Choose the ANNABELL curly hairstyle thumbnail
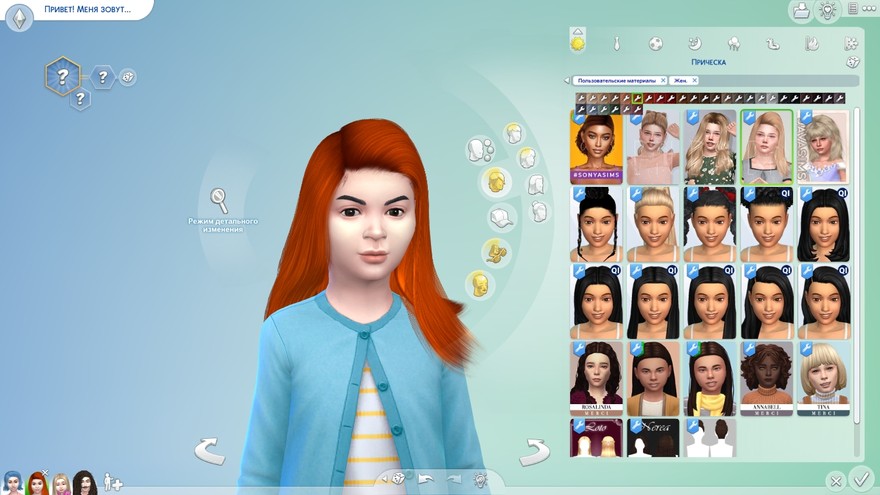The width and height of the screenshot is (880, 495). (x=767, y=377)
